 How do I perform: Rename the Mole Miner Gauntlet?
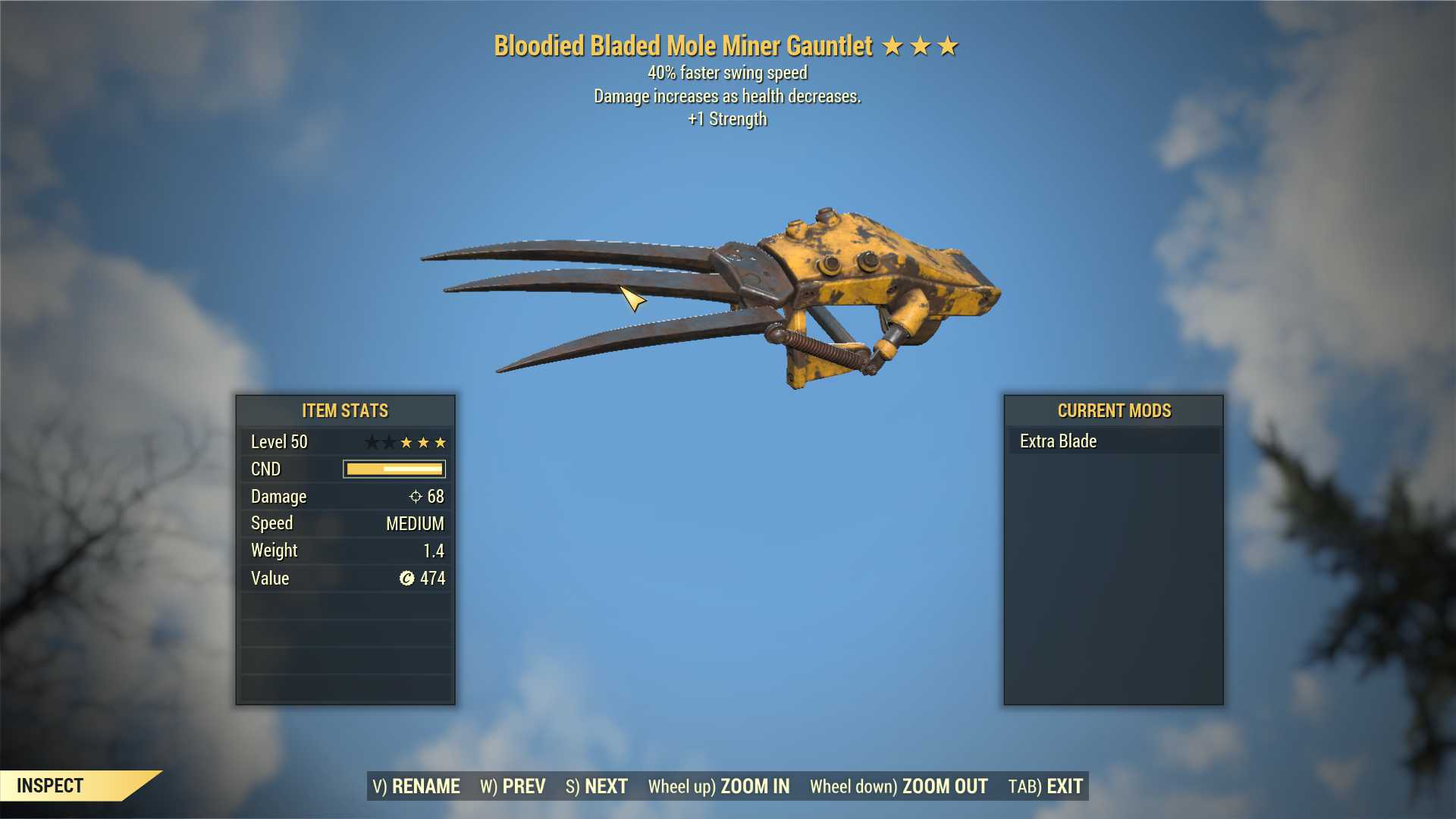click(416, 786)
